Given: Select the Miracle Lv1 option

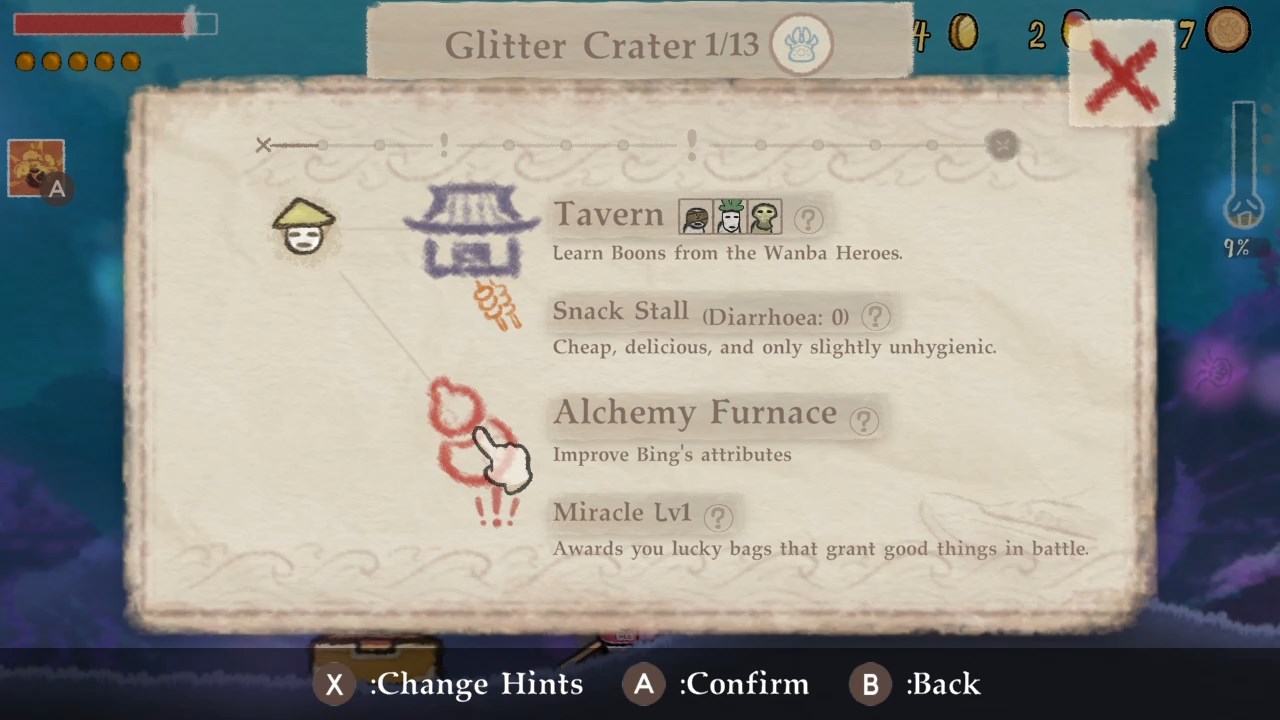Looking at the screenshot, I should tap(621, 512).
